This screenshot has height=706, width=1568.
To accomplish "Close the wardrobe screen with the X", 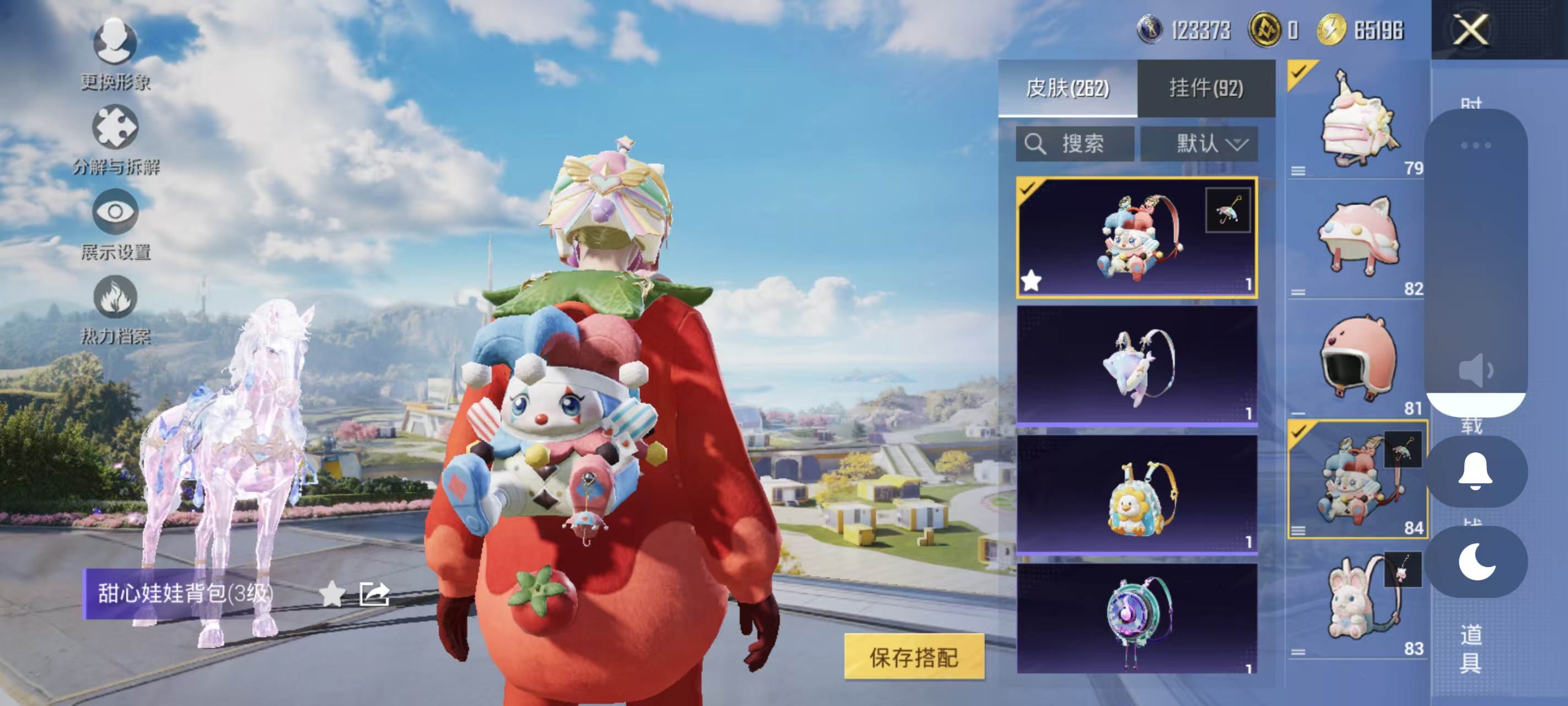I will pyautogui.click(x=1470, y=30).
